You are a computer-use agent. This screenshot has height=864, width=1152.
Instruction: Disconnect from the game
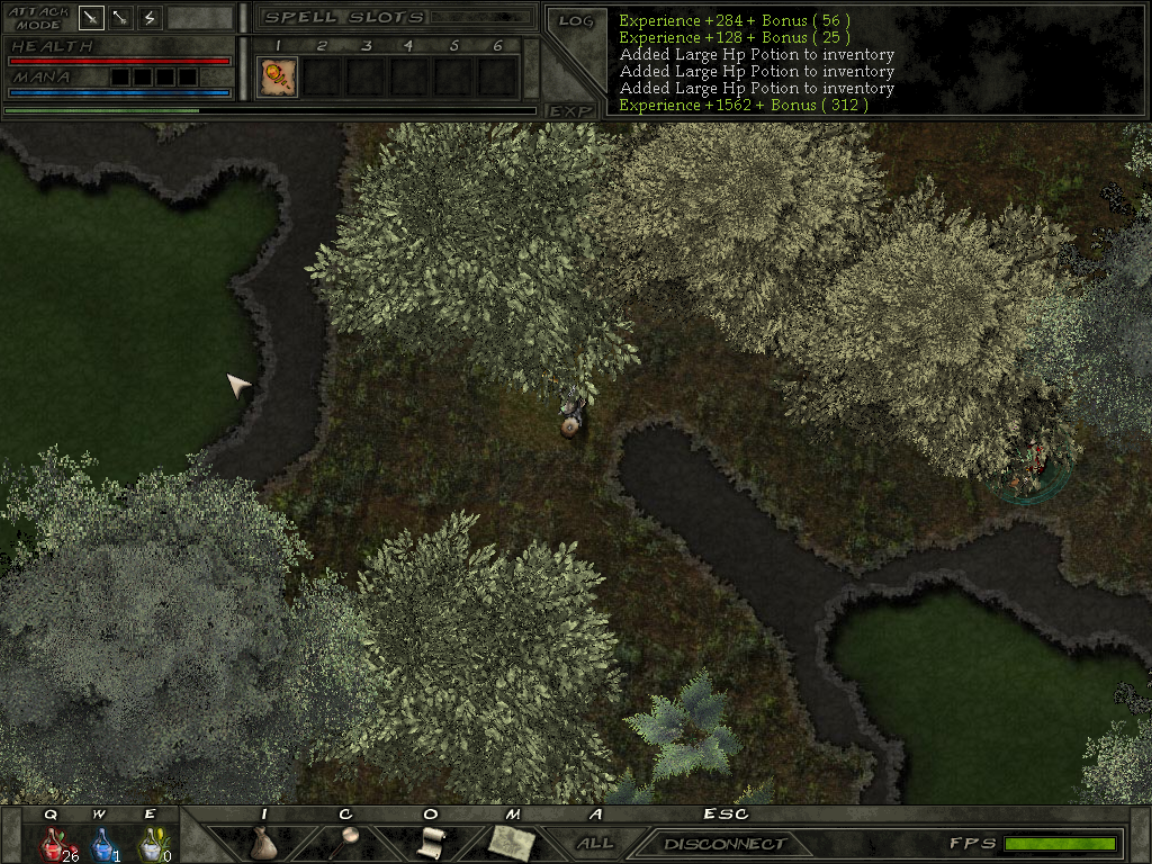pyautogui.click(x=724, y=844)
